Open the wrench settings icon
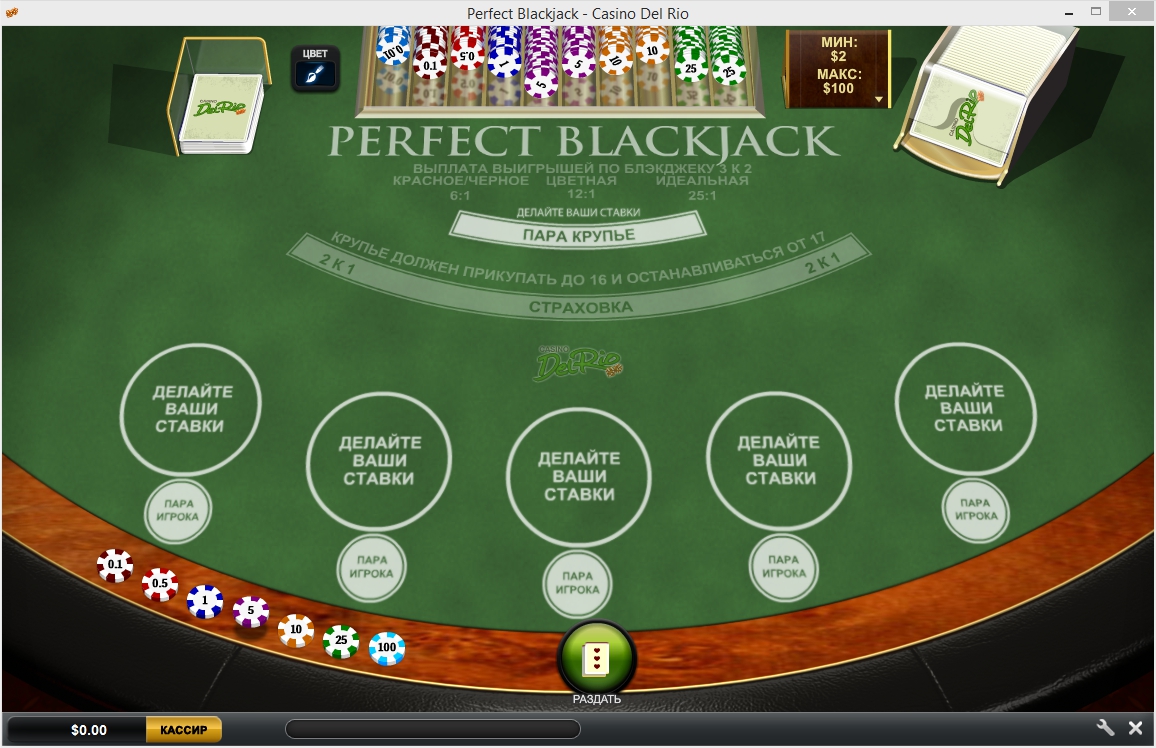 coord(1106,728)
